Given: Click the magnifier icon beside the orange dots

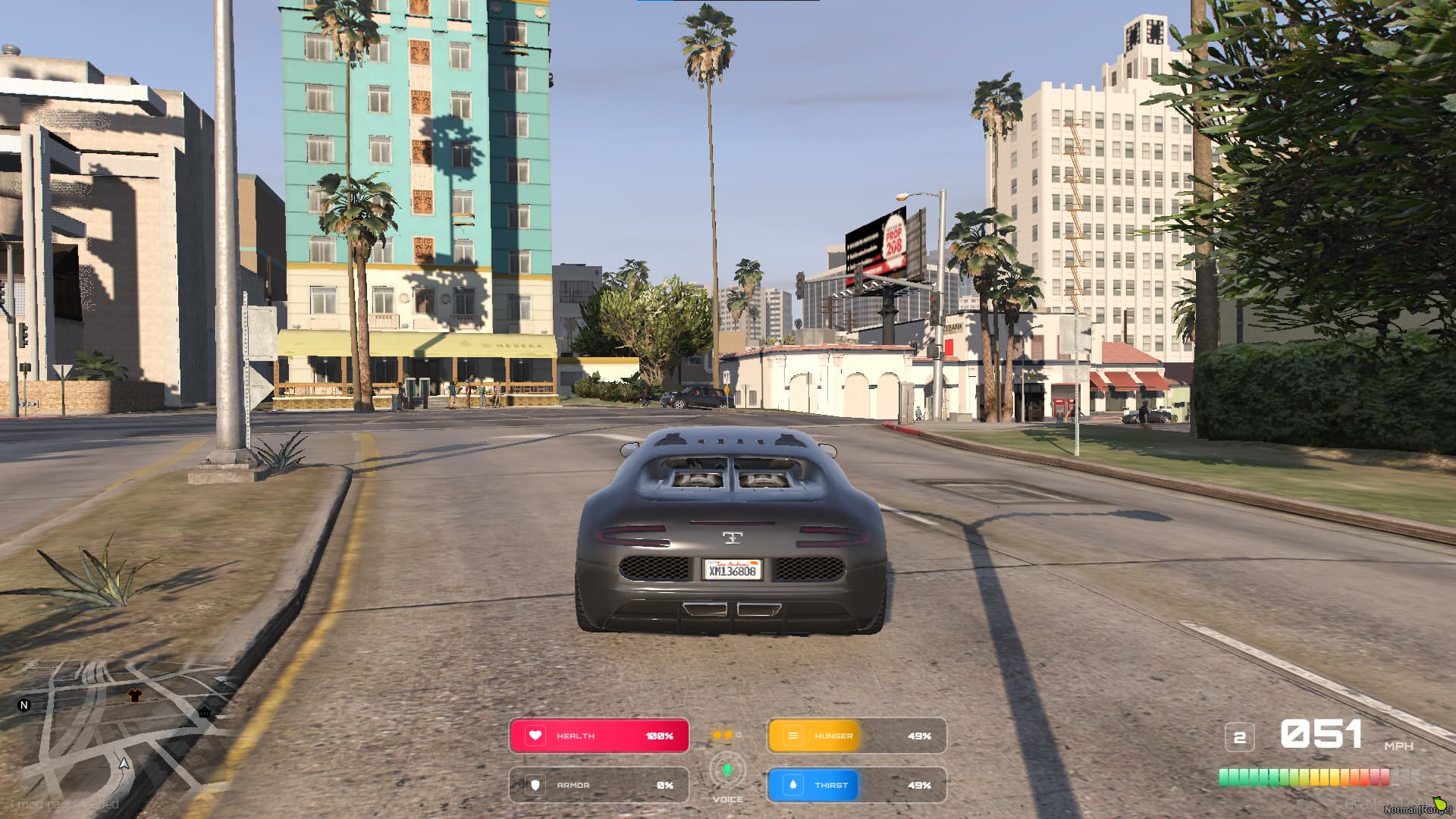Looking at the screenshot, I should [739, 735].
